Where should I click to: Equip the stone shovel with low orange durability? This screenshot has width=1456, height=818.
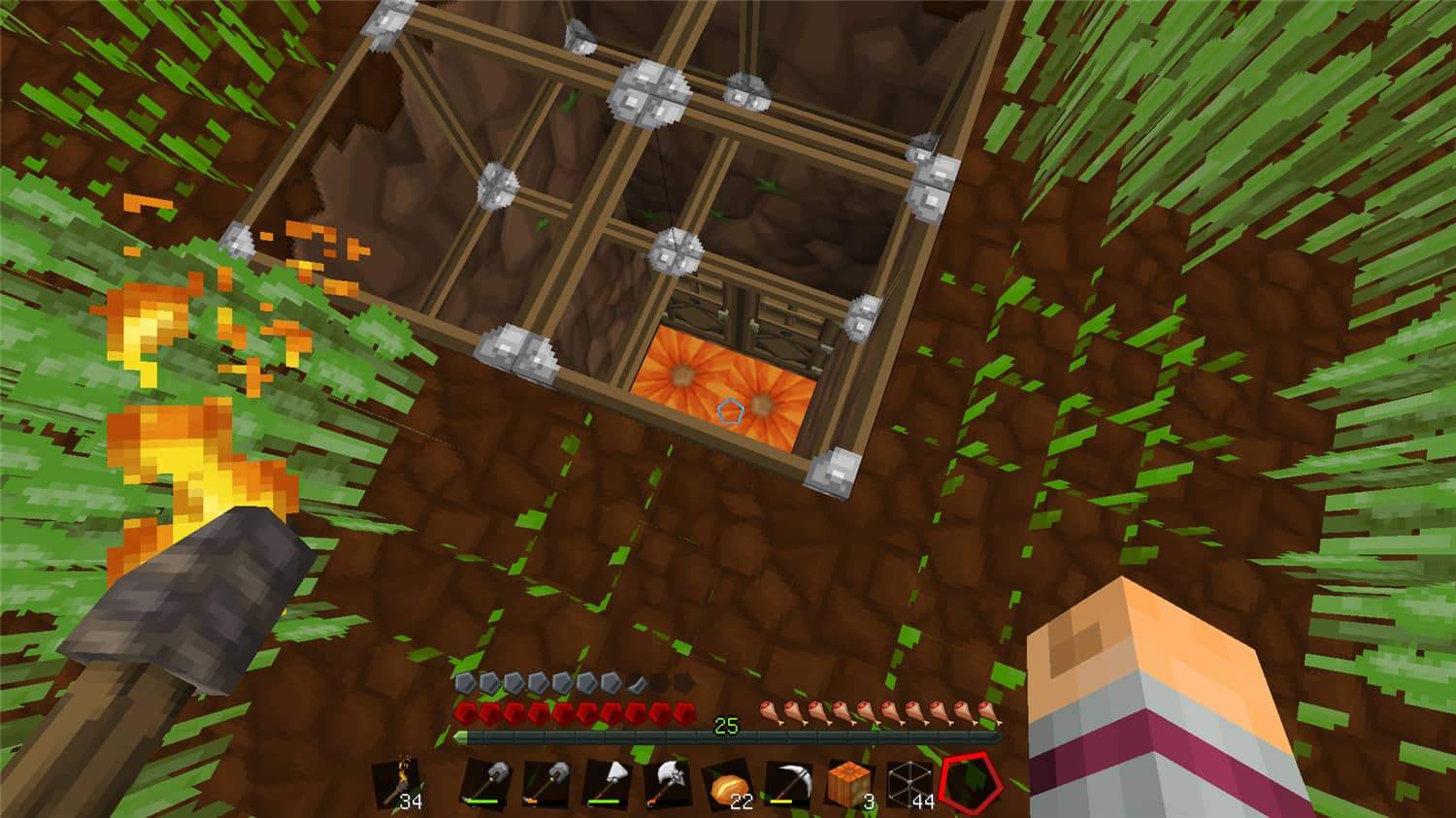(546, 782)
